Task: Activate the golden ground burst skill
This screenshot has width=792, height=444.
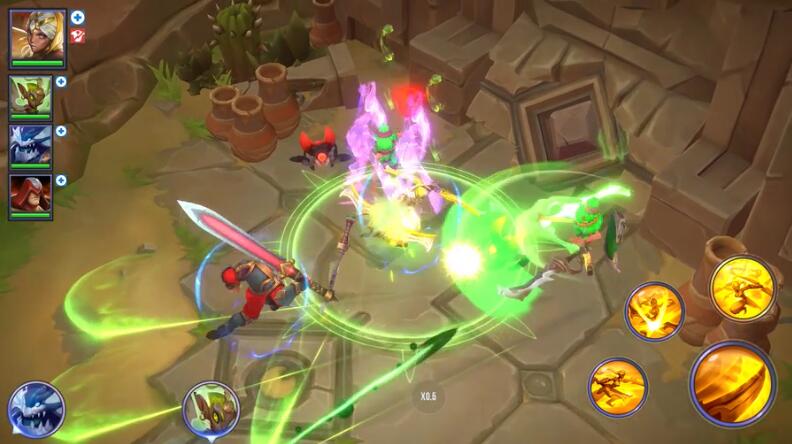Action: [x=654, y=311]
